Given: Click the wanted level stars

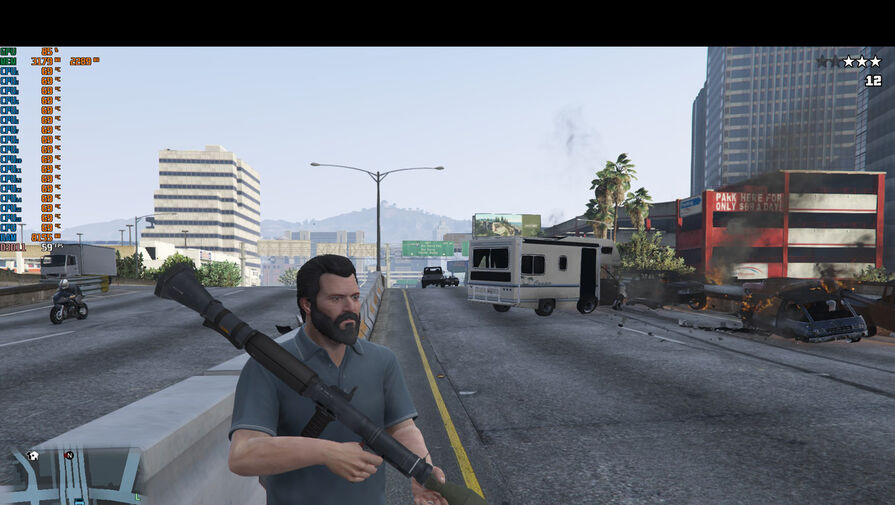Looking at the screenshot, I should tap(848, 61).
